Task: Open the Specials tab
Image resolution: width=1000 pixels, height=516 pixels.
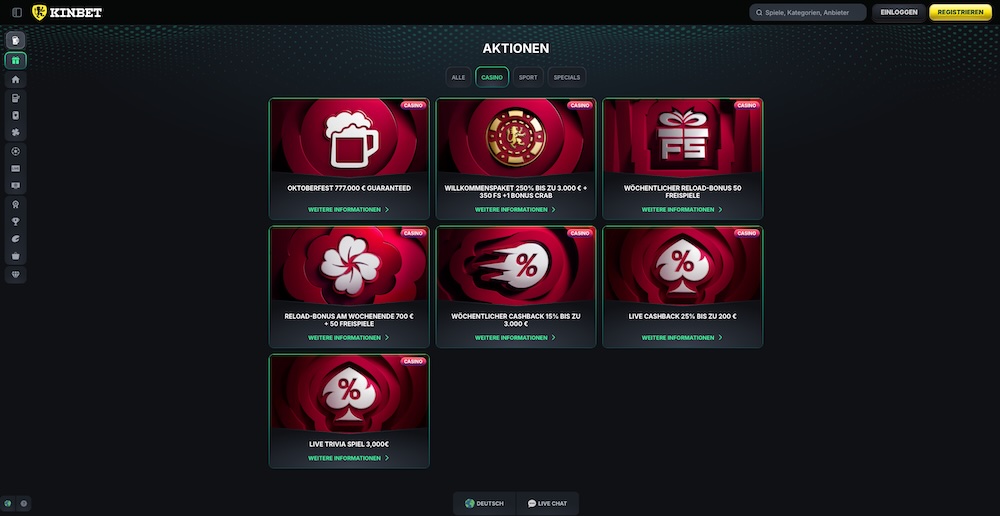Action: 567,77
